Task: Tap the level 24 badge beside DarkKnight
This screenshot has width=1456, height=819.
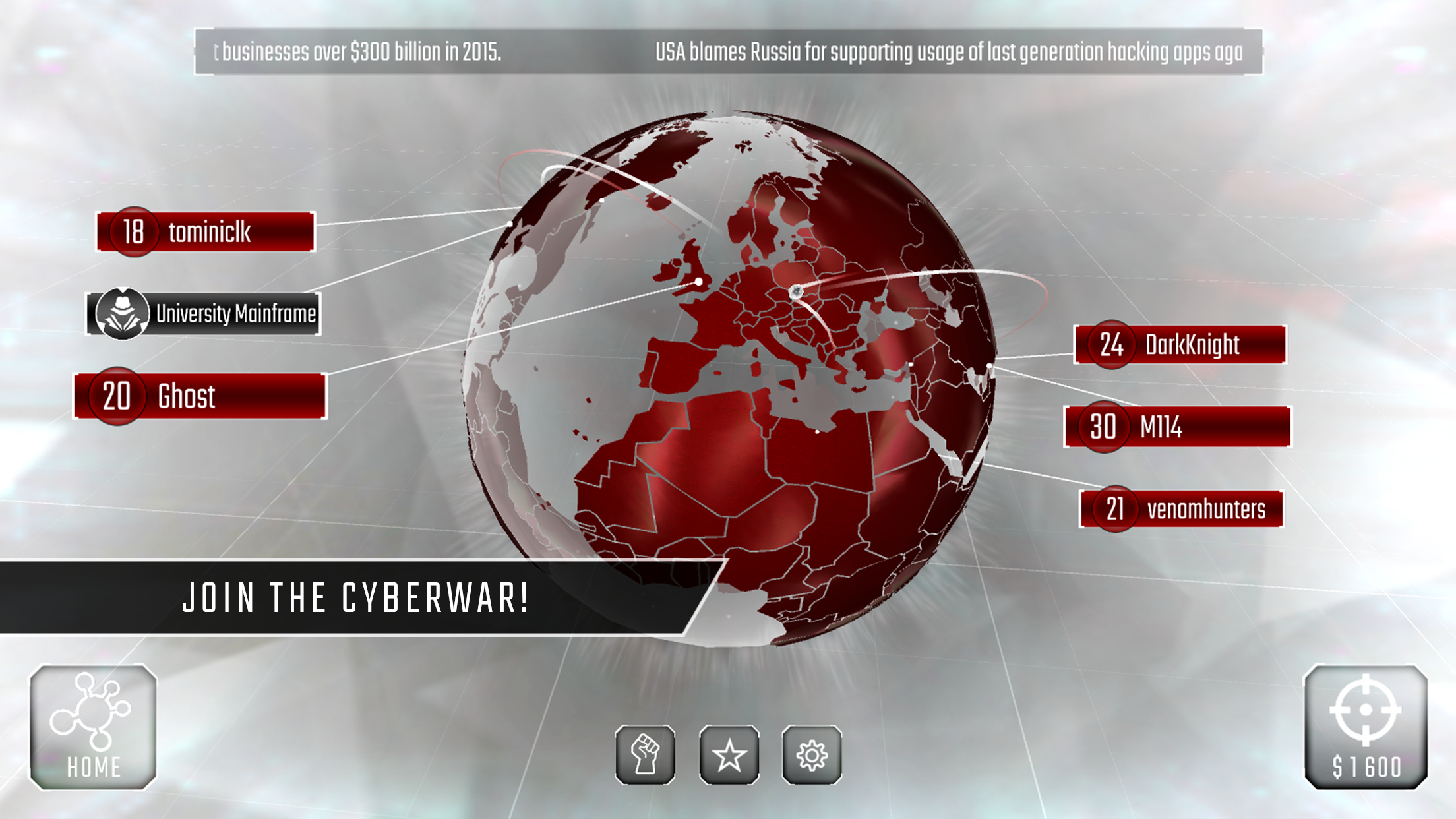Action: point(1112,346)
